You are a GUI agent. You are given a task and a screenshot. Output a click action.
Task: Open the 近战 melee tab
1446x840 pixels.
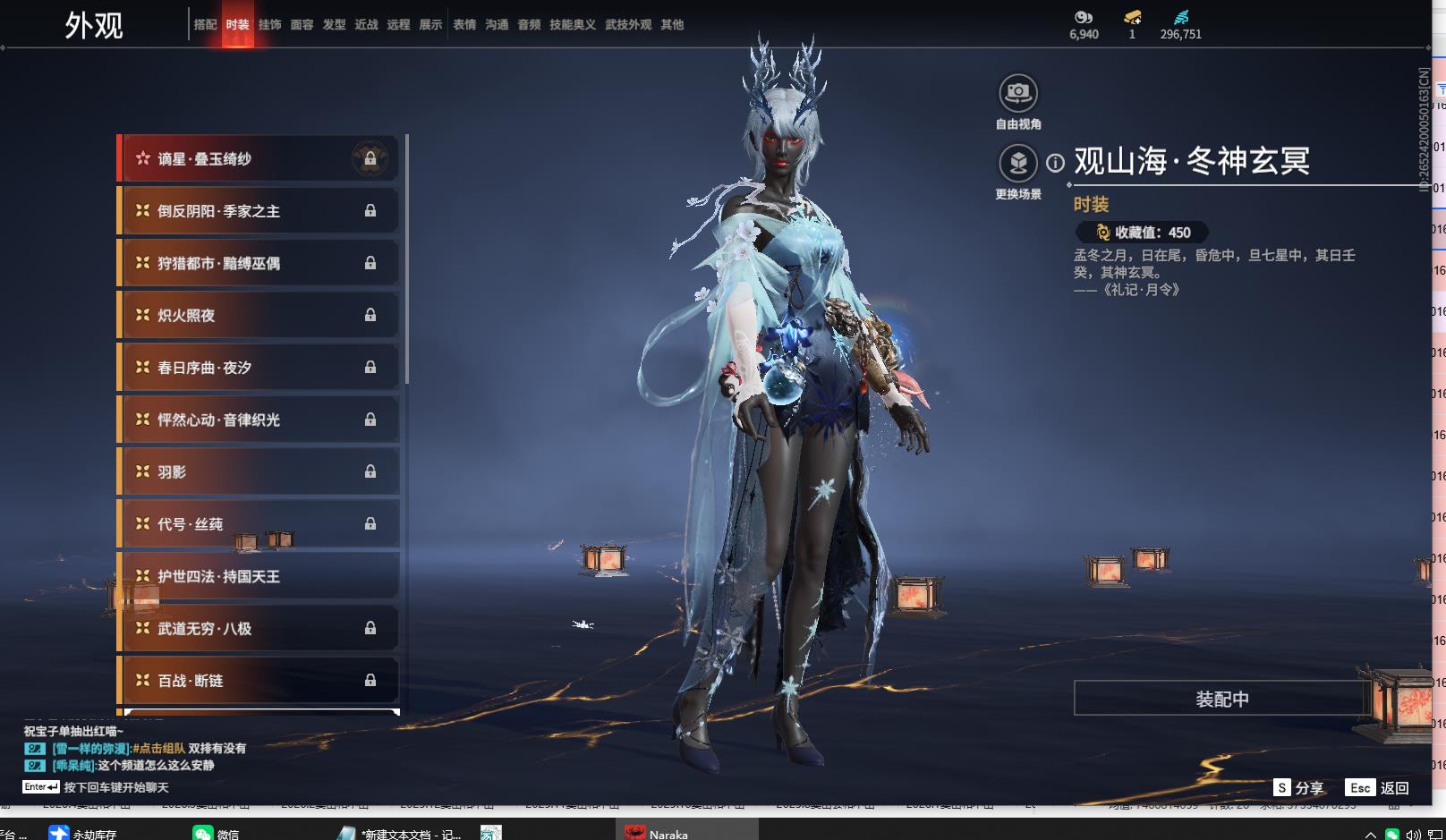[366, 25]
